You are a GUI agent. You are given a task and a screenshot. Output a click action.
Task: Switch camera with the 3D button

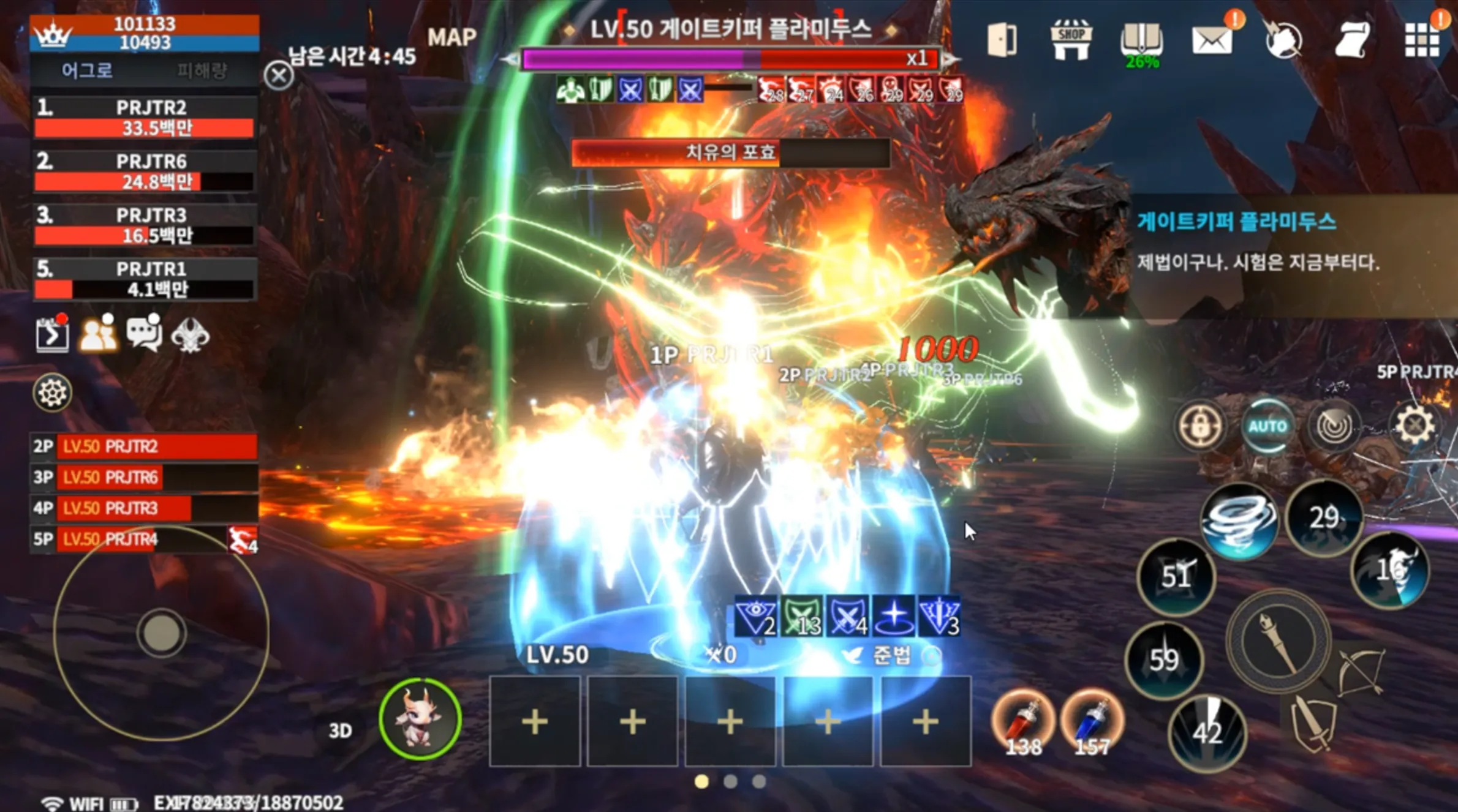pos(341,730)
